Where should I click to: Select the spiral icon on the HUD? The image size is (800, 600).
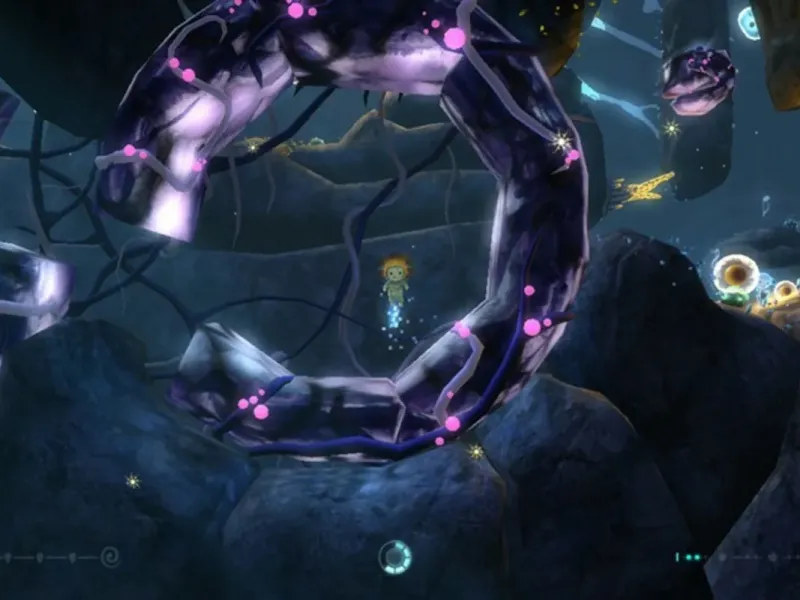tap(110, 555)
